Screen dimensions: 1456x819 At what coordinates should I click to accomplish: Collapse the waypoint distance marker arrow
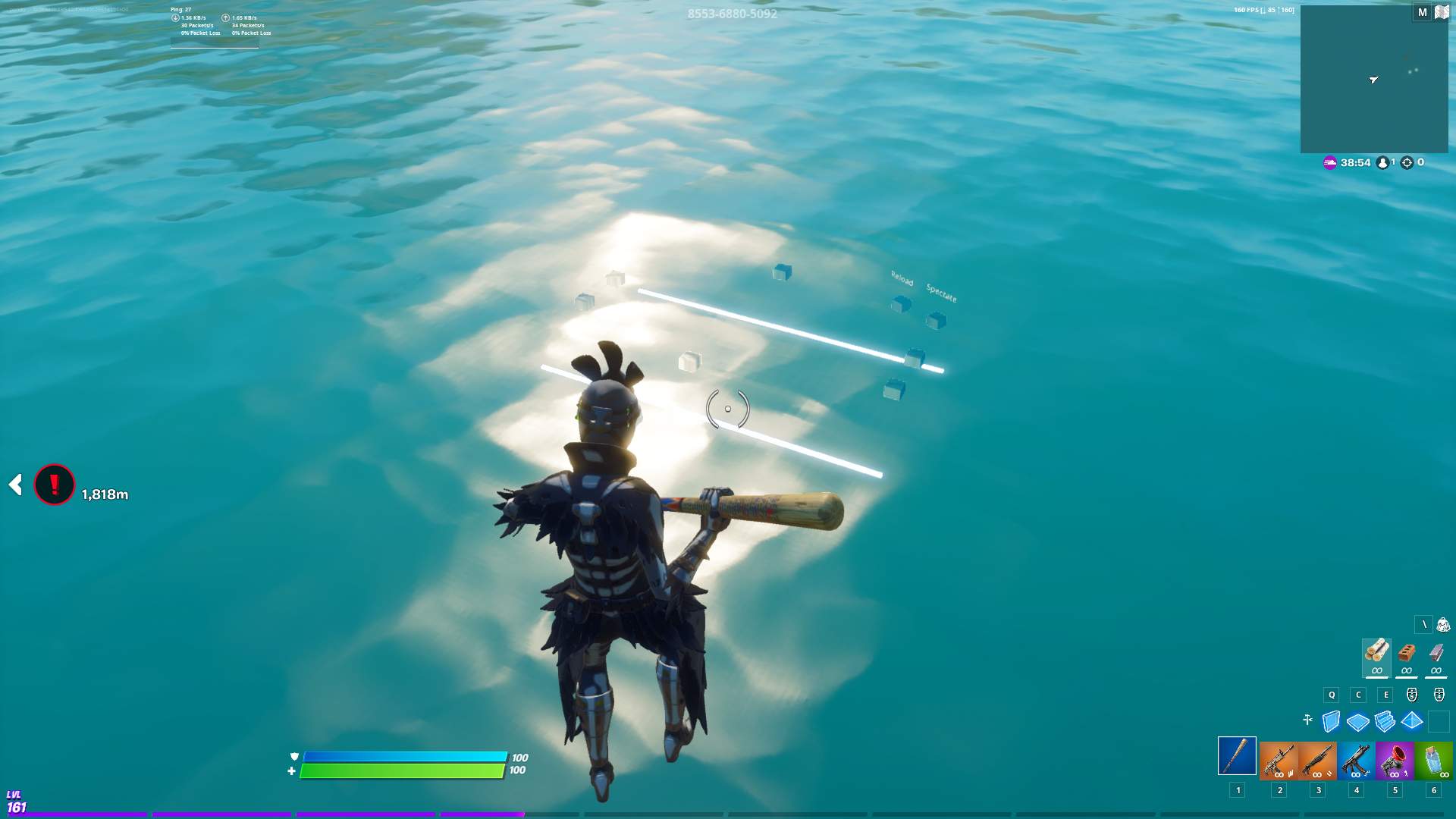pyautogui.click(x=14, y=483)
